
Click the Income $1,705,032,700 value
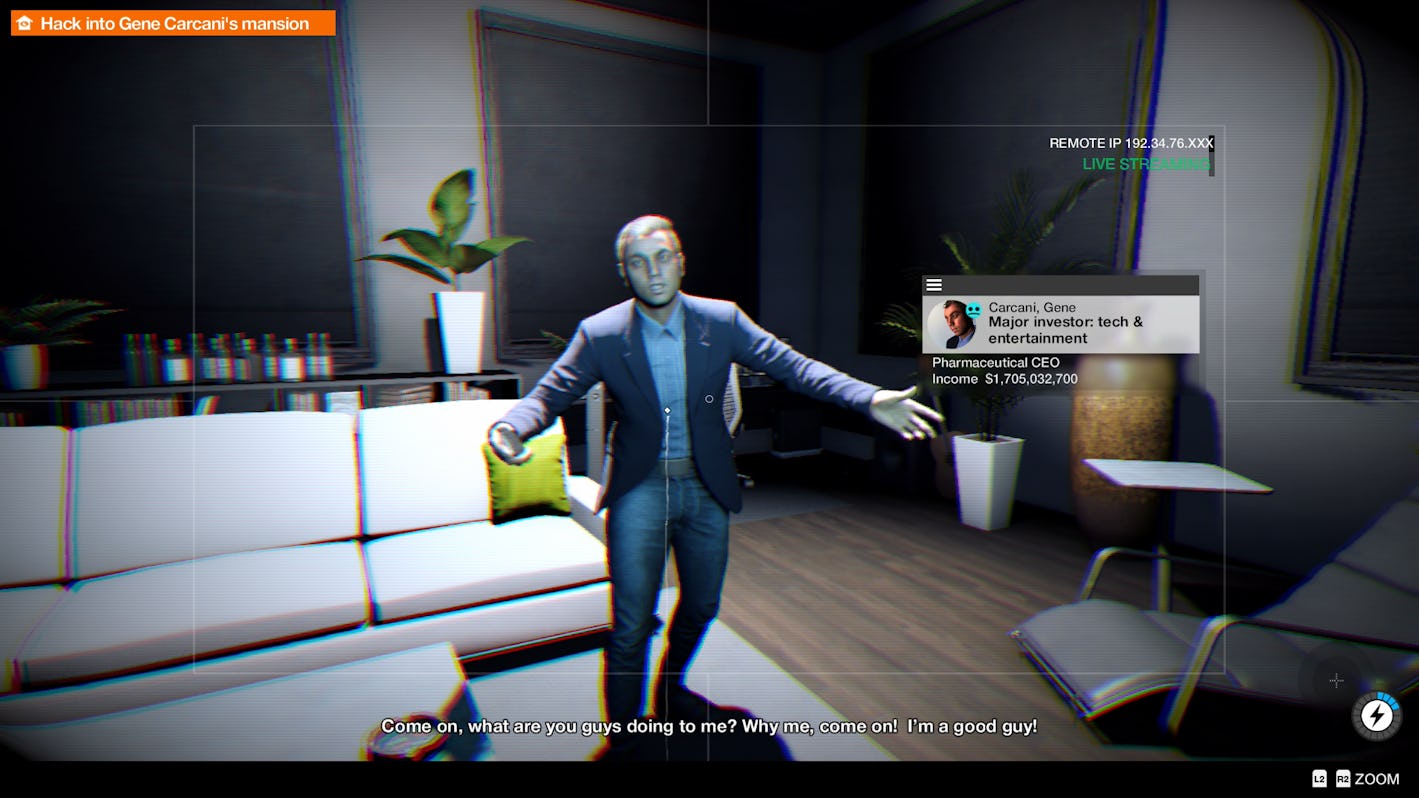coord(1004,379)
